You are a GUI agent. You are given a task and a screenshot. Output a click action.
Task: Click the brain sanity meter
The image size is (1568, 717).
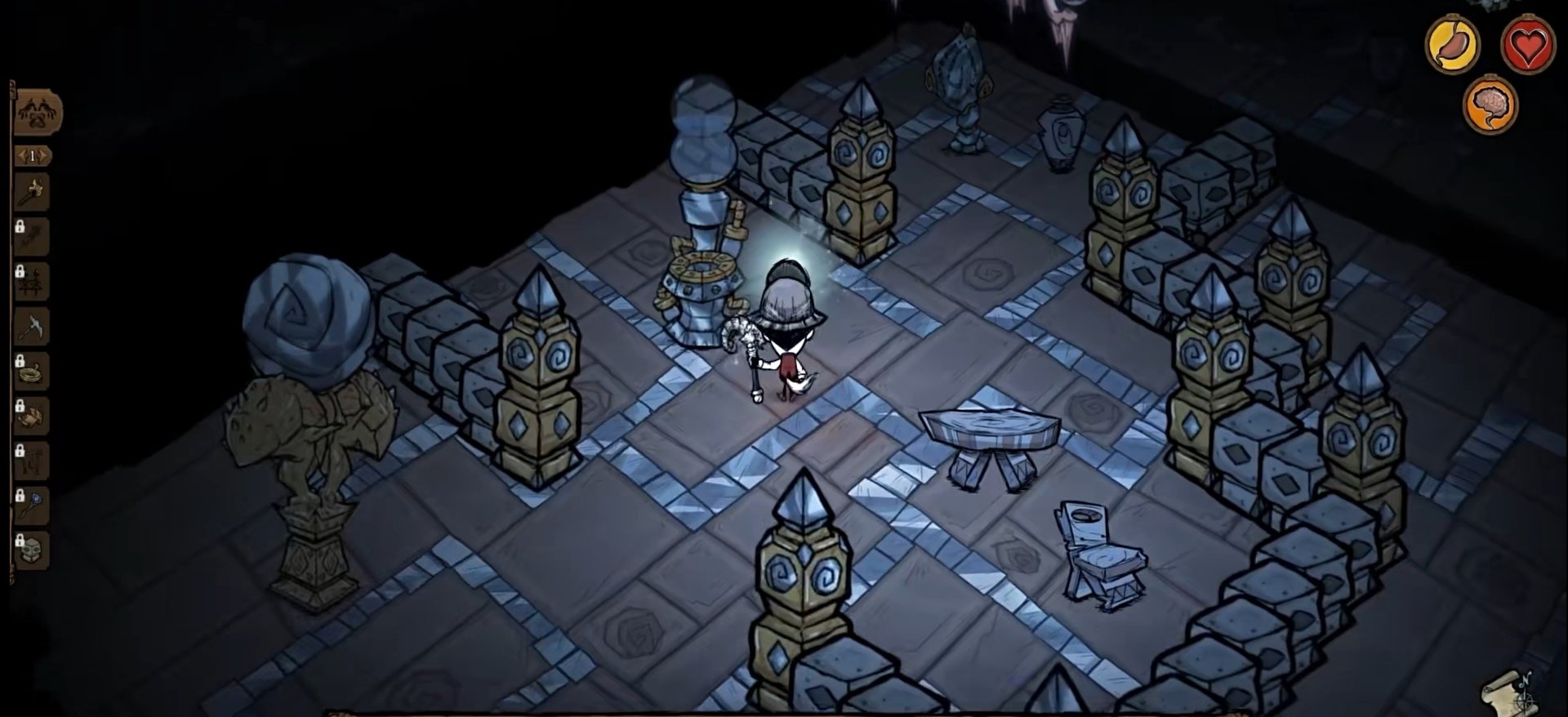1490,105
